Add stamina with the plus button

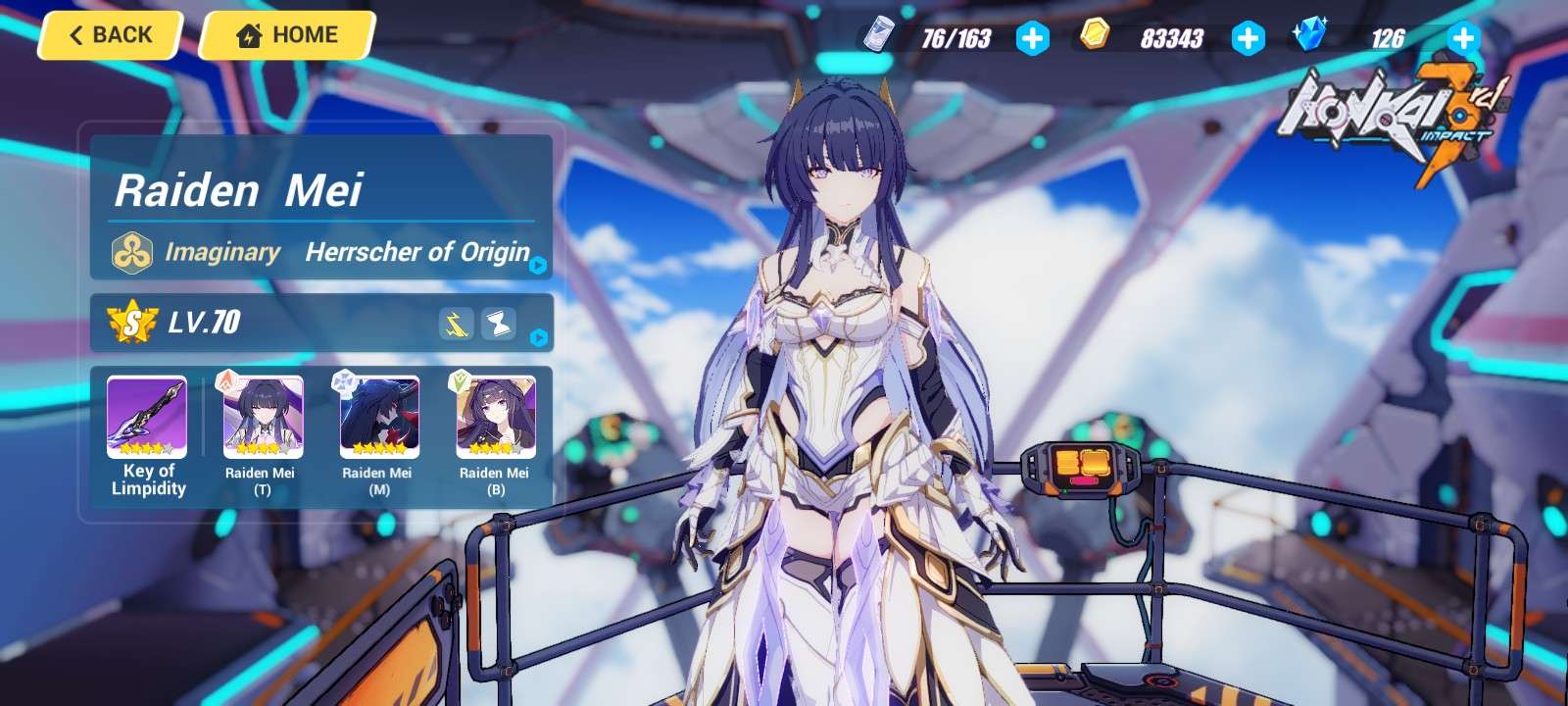tap(1032, 38)
